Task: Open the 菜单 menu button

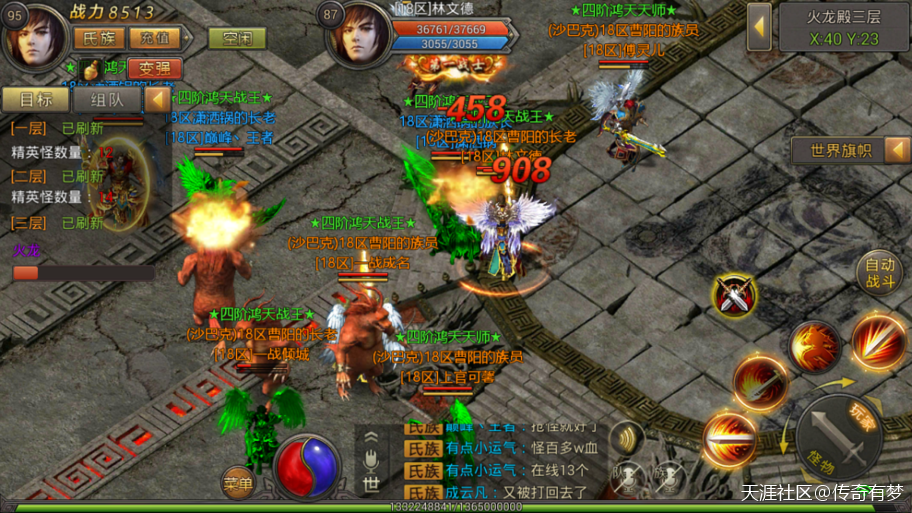Action: 237,482
